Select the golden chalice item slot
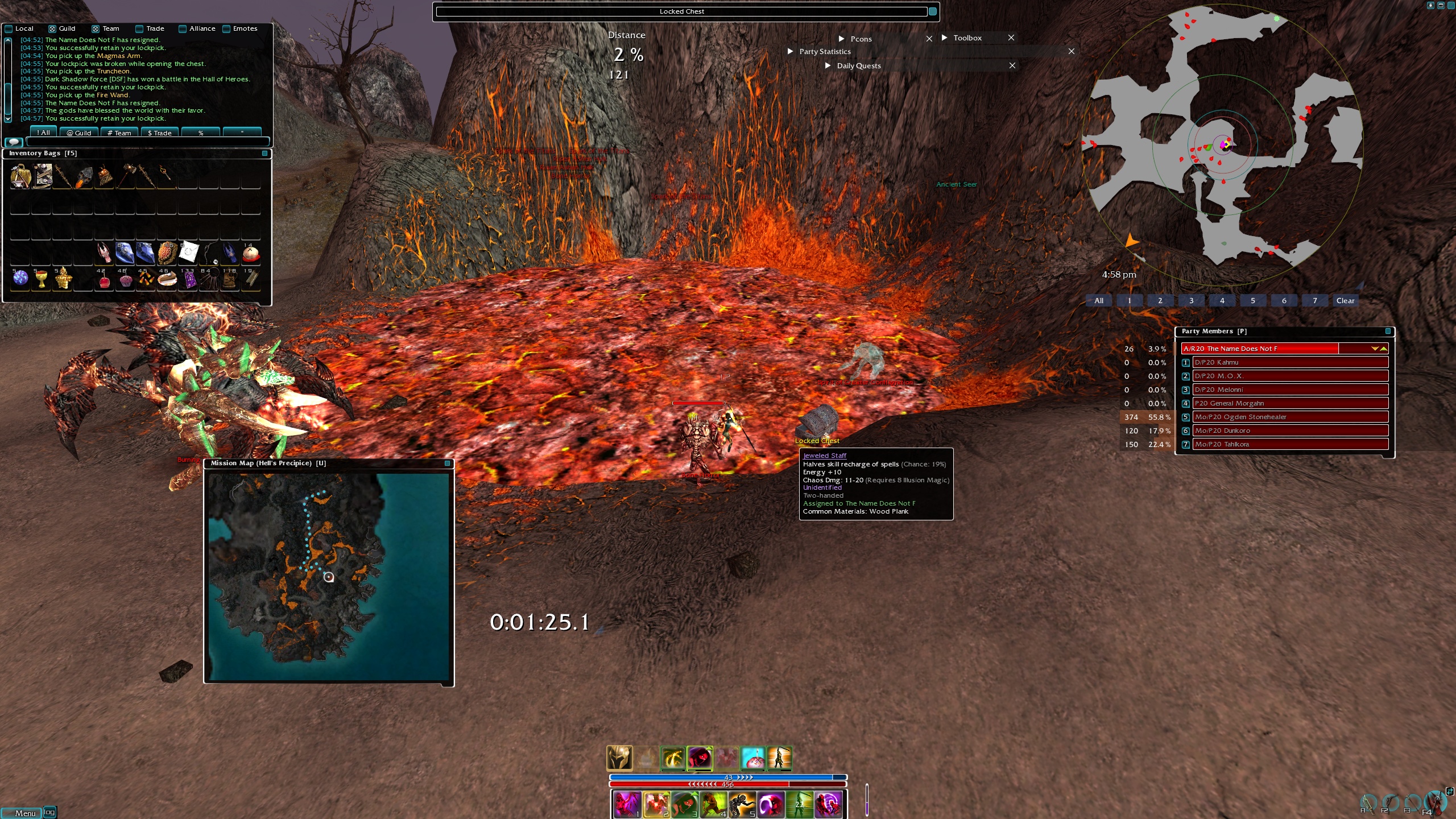Screen dimensions: 1456x819 [41, 279]
